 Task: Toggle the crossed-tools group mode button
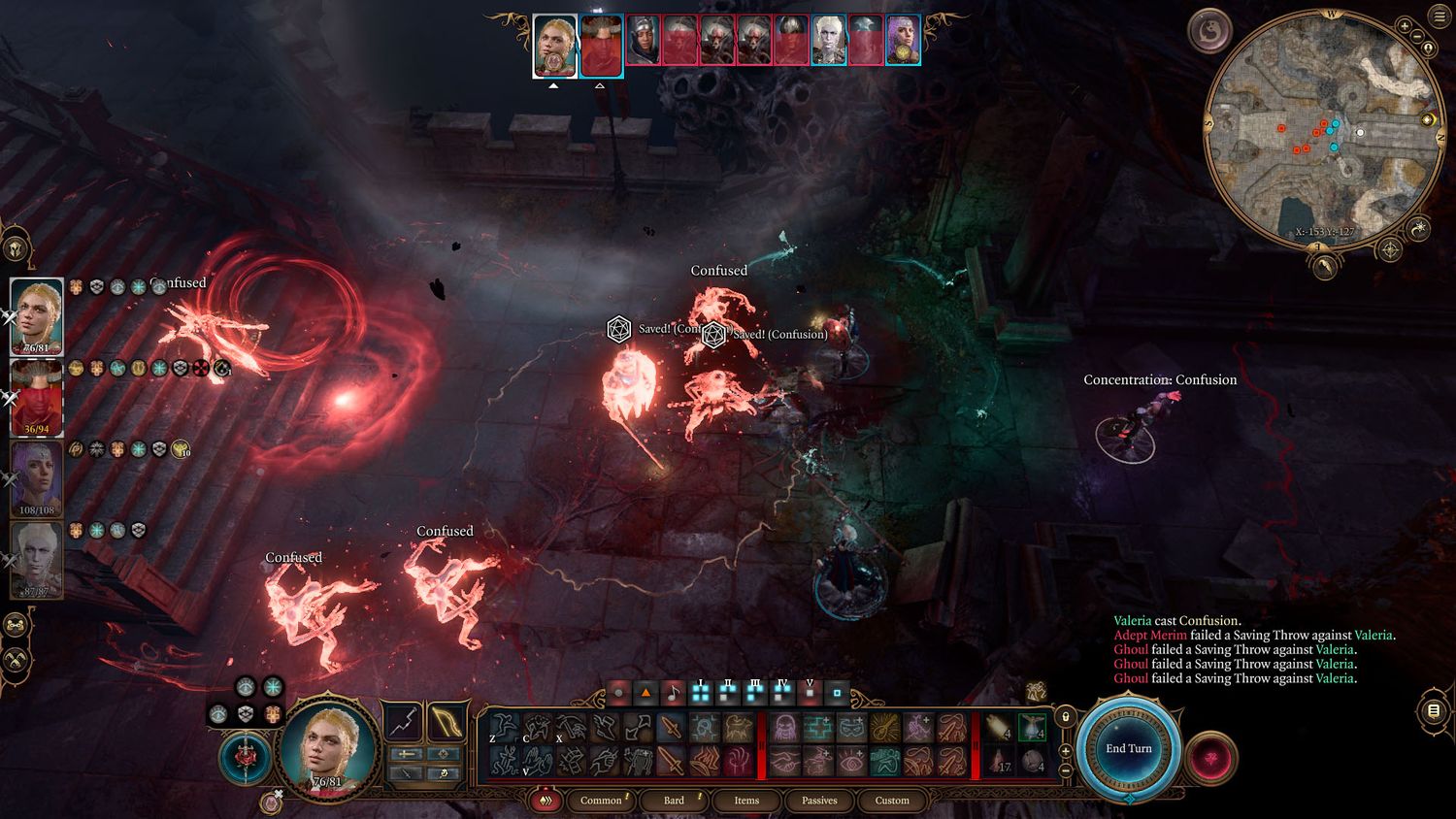click(17, 662)
